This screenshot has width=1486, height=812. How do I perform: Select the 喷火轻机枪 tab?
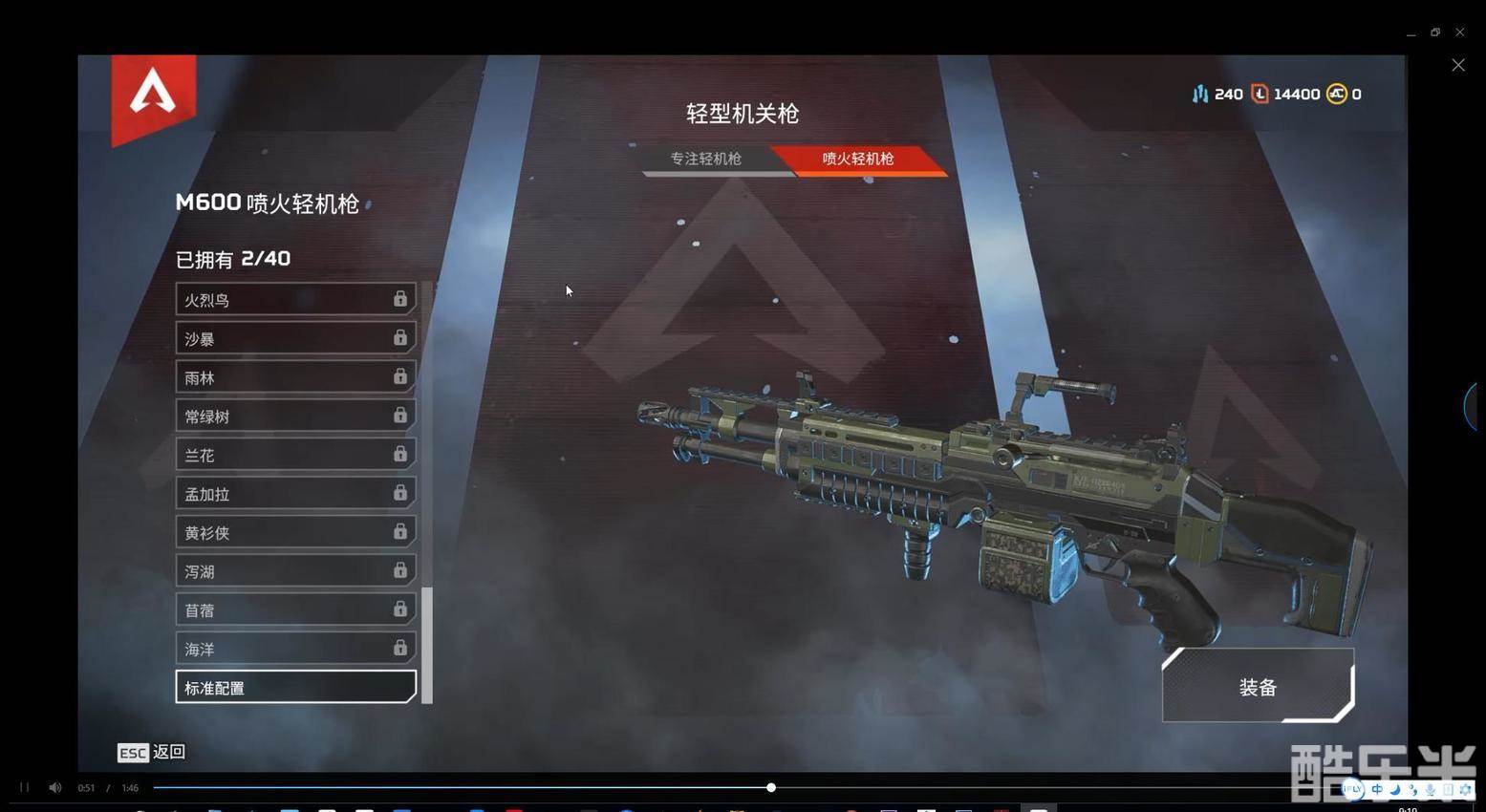857,160
